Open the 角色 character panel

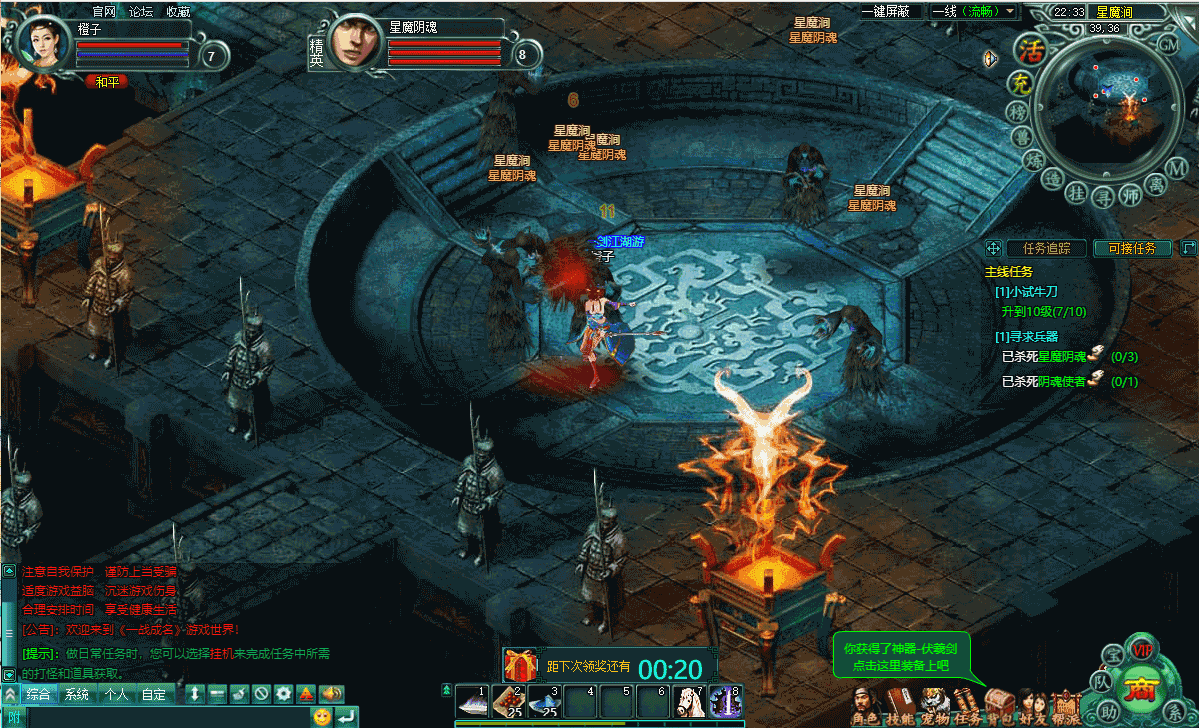[x=865, y=705]
